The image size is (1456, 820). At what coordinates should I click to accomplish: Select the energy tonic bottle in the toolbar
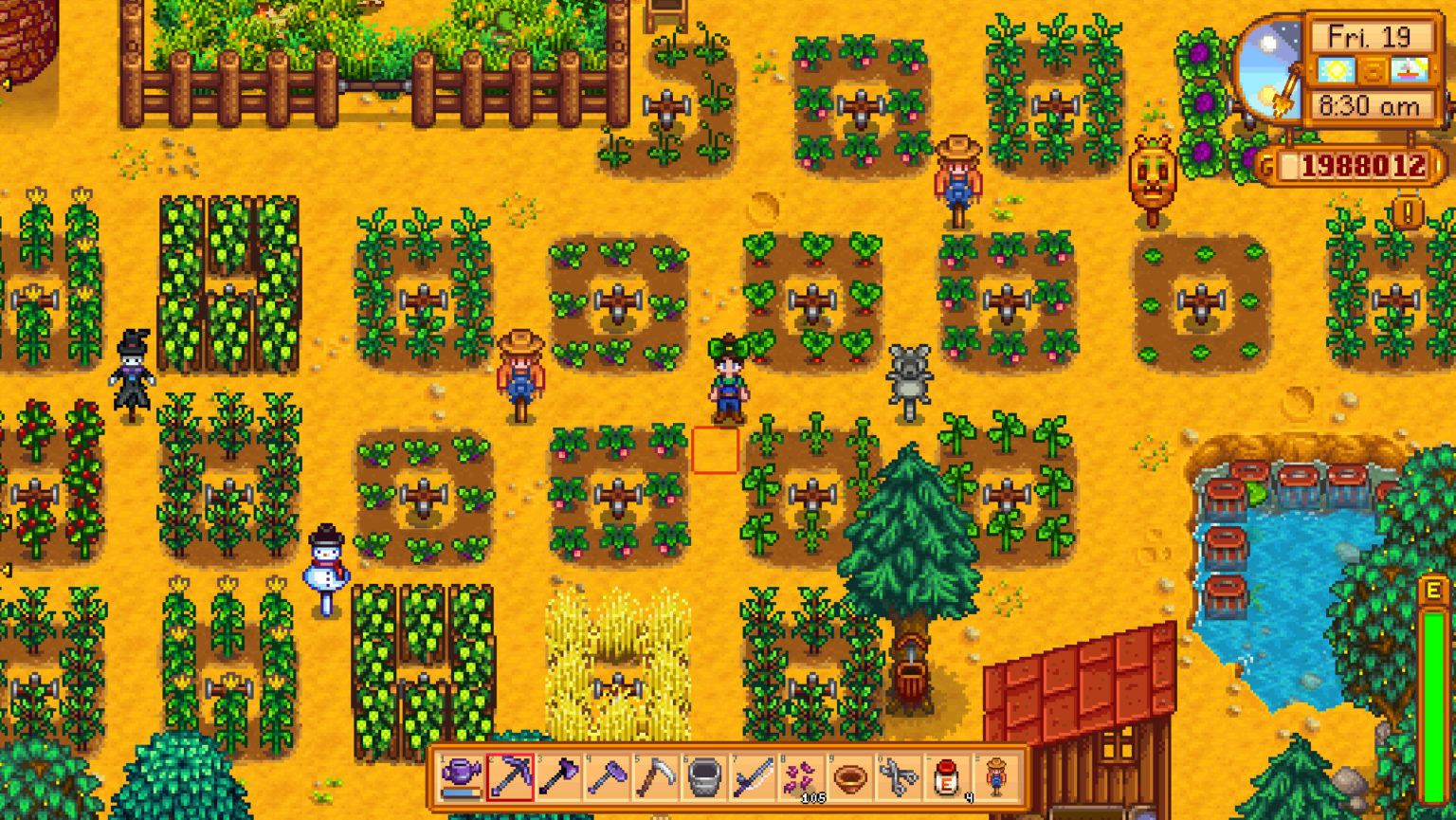coord(946,775)
